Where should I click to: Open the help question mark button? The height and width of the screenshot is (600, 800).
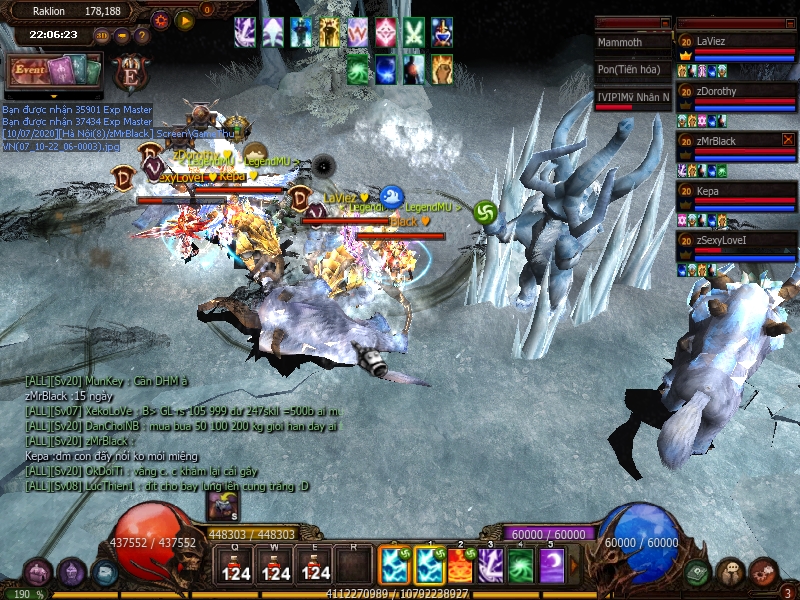(141, 35)
